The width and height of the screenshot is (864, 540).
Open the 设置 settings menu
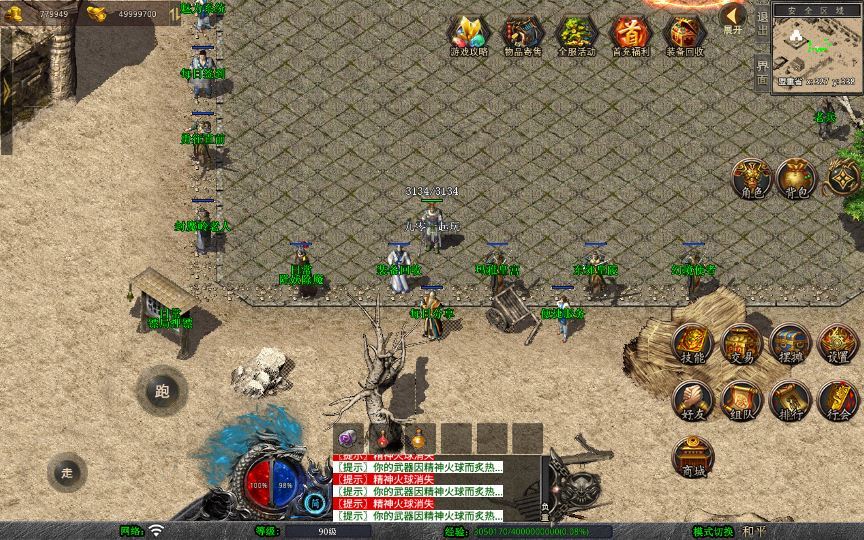(x=838, y=344)
